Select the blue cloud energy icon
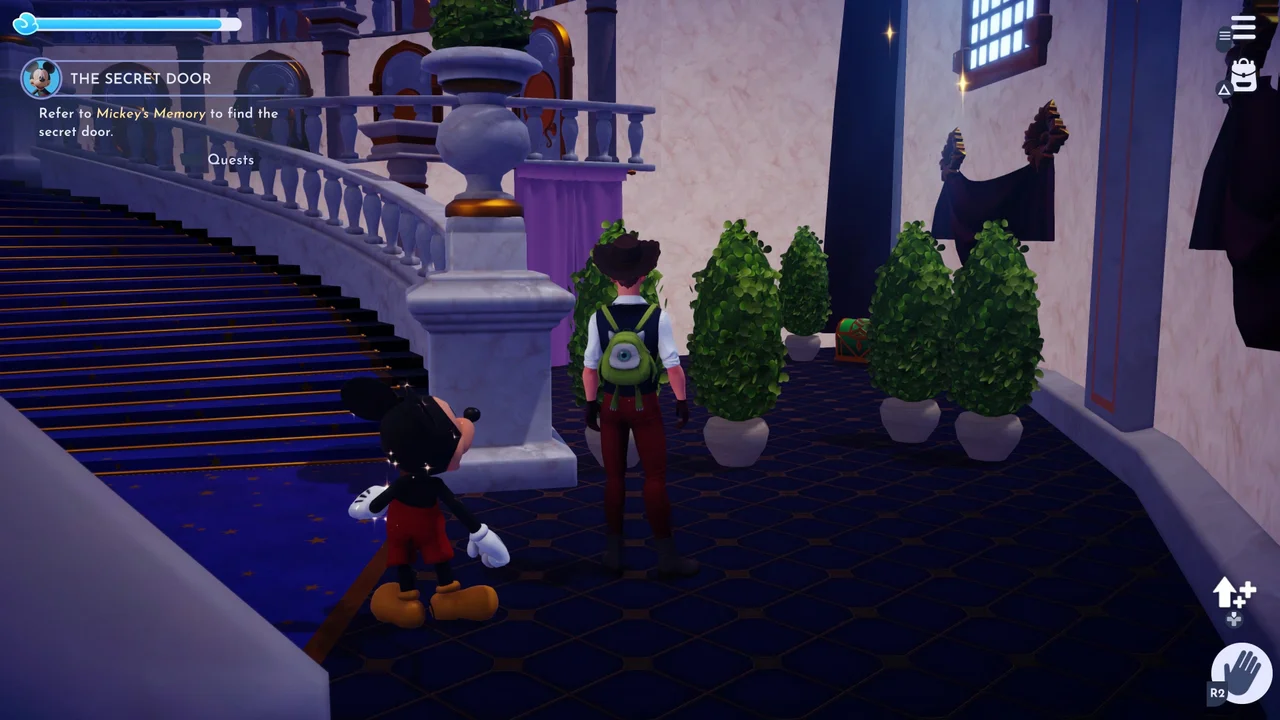The width and height of the screenshot is (1280, 720). (x=25, y=23)
